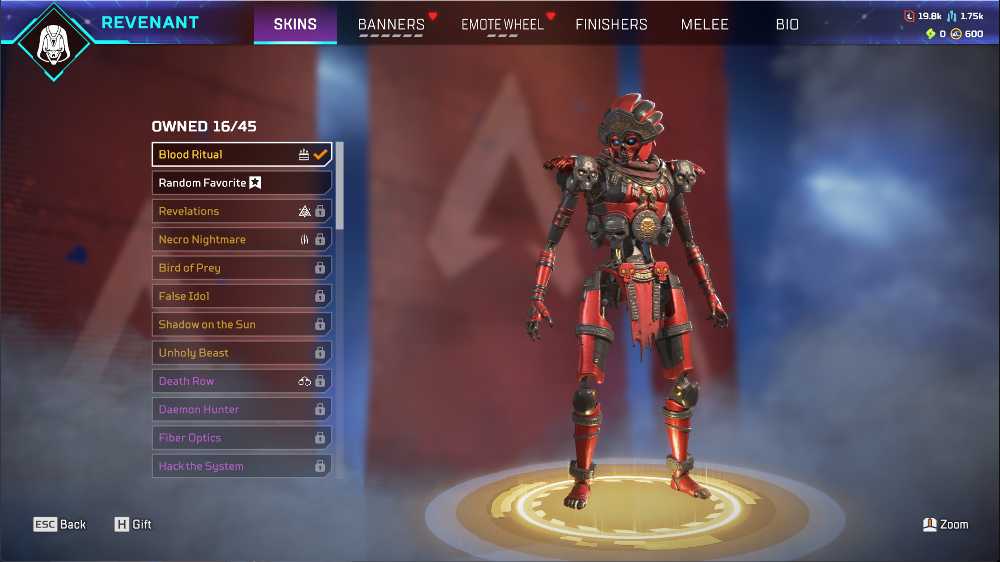
Task: Choose the Daemon Hunter skin
Action: point(241,410)
